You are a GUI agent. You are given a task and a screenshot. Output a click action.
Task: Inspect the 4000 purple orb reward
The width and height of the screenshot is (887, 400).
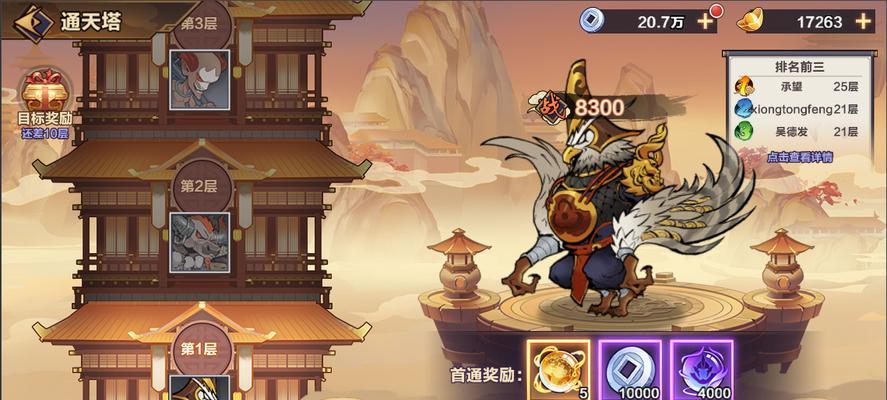pos(701,370)
